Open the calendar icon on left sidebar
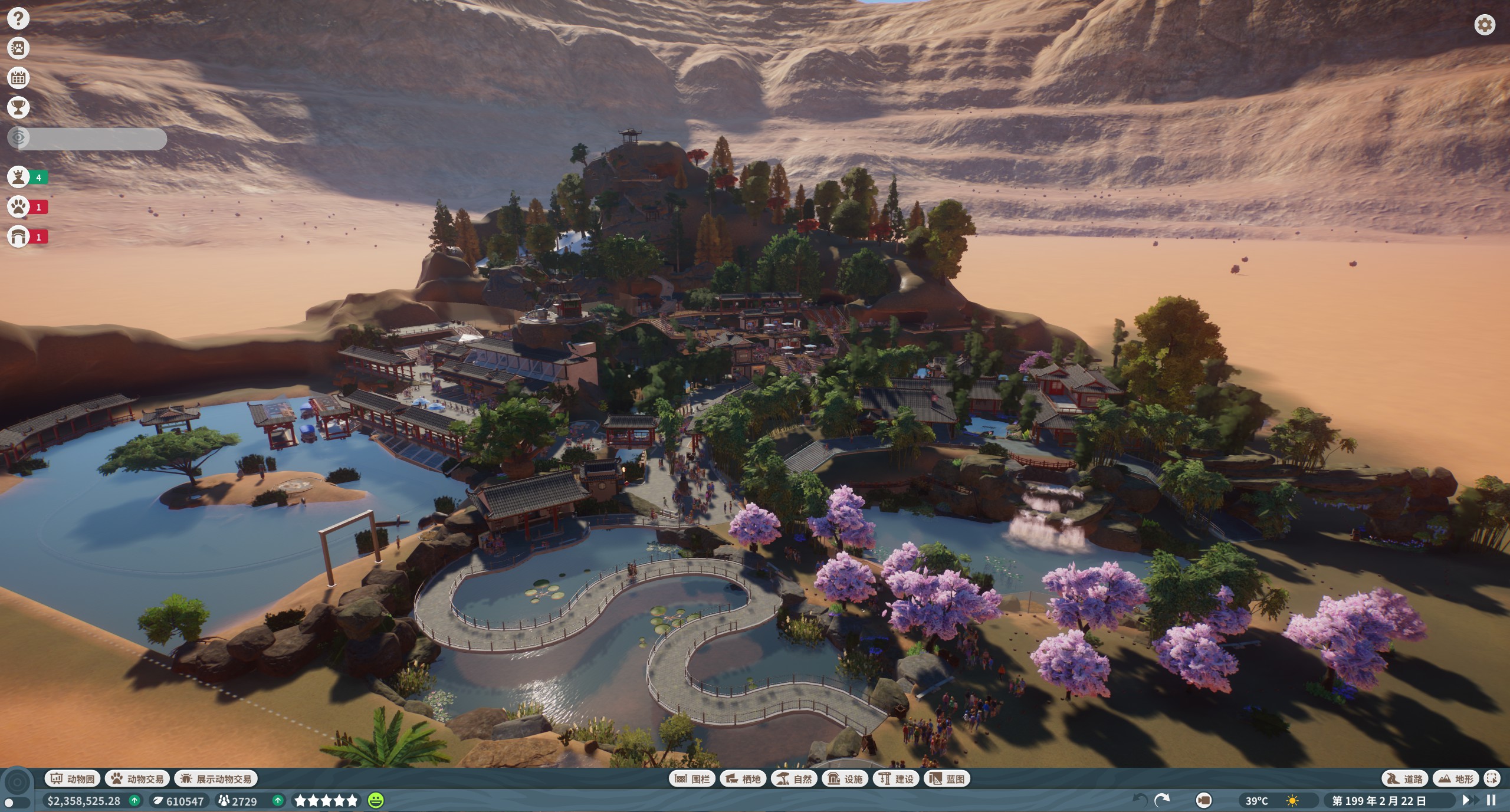Image resolution: width=1510 pixels, height=812 pixels. (x=18, y=78)
